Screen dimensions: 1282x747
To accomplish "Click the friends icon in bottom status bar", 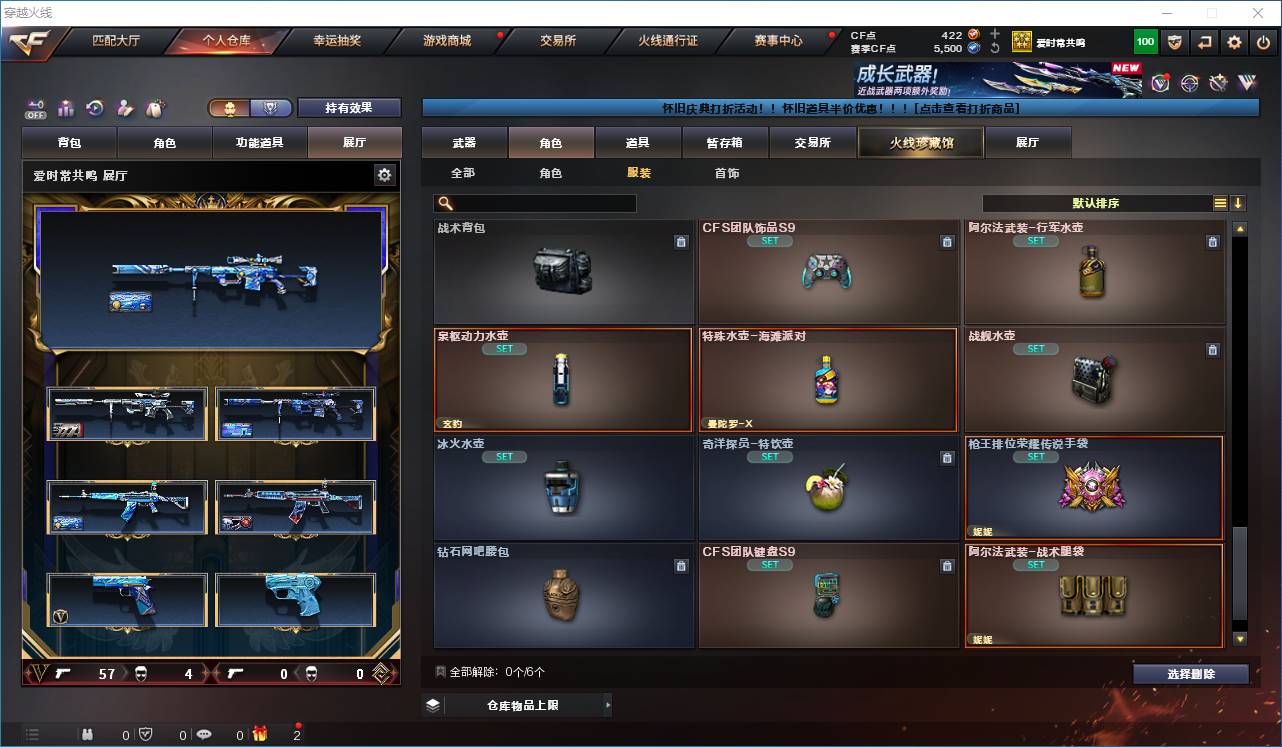I will coord(88,734).
